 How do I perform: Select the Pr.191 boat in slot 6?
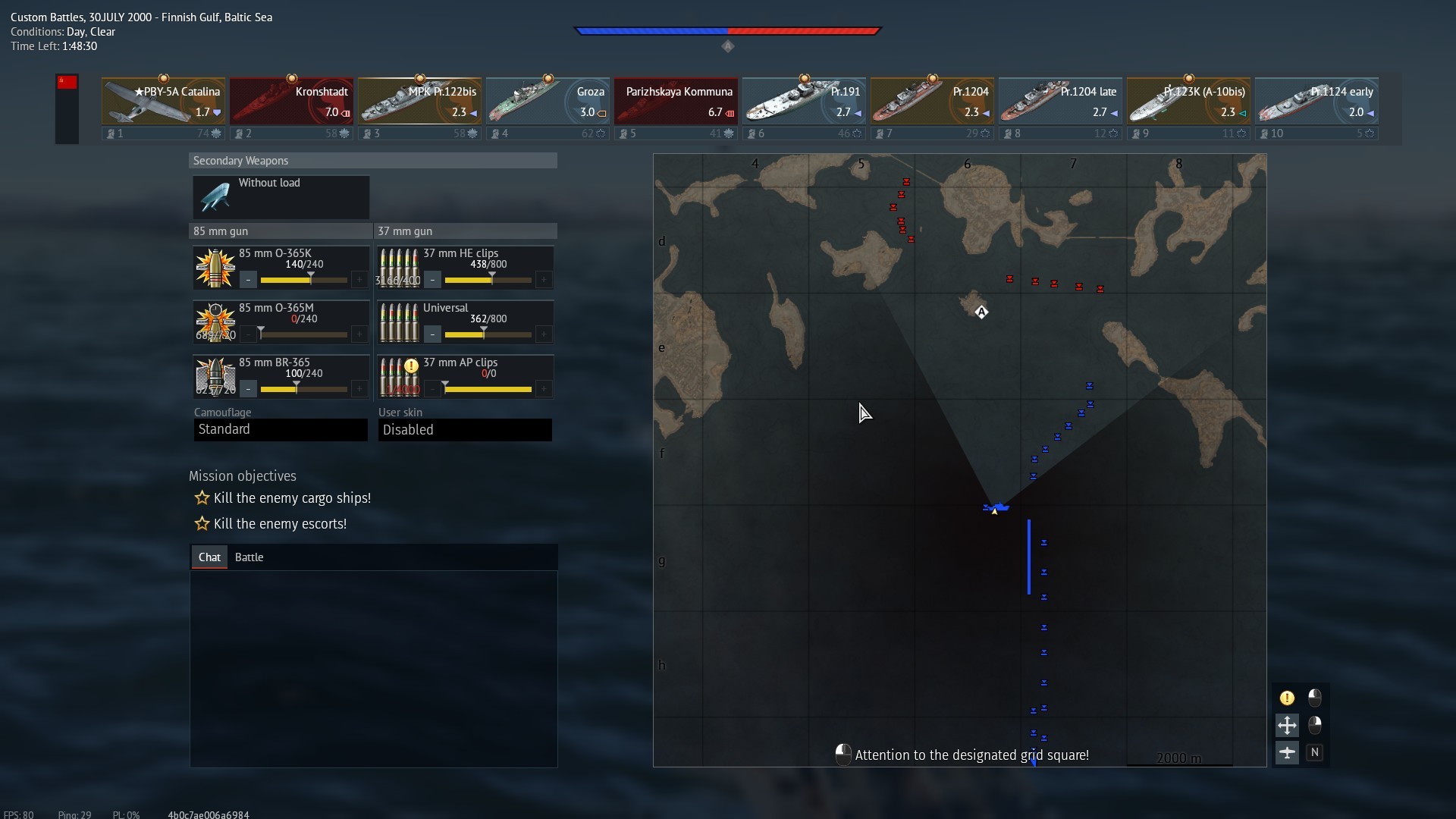[804, 100]
